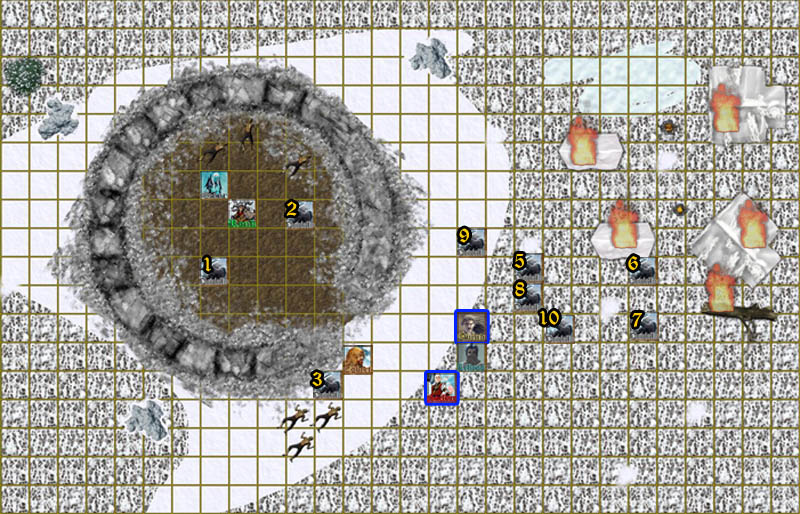
Task: Select the enemy token numbered 1
Action: pyautogui.click(x=214, y=270)
